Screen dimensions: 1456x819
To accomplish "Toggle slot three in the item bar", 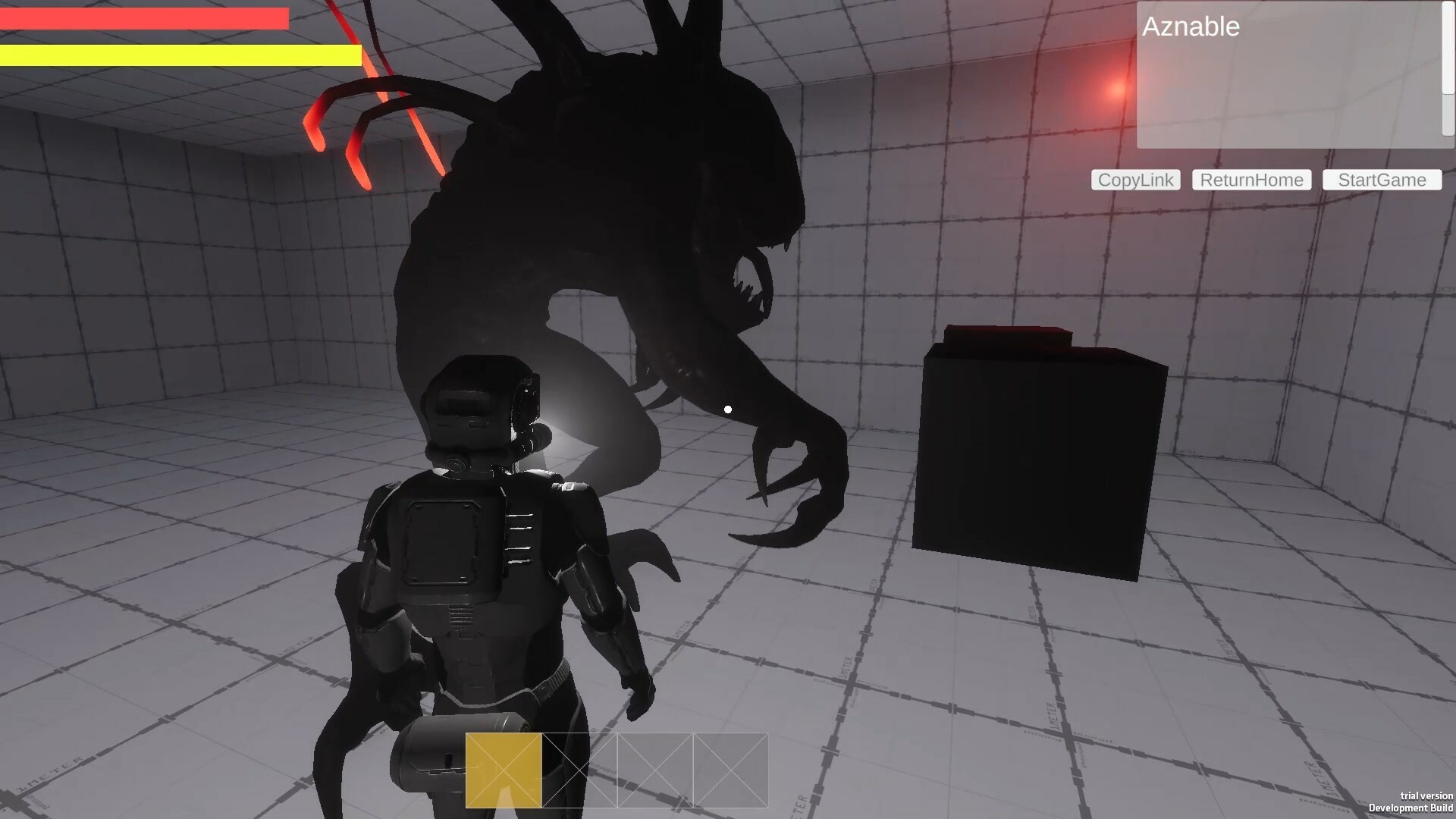I will (654, 771).
